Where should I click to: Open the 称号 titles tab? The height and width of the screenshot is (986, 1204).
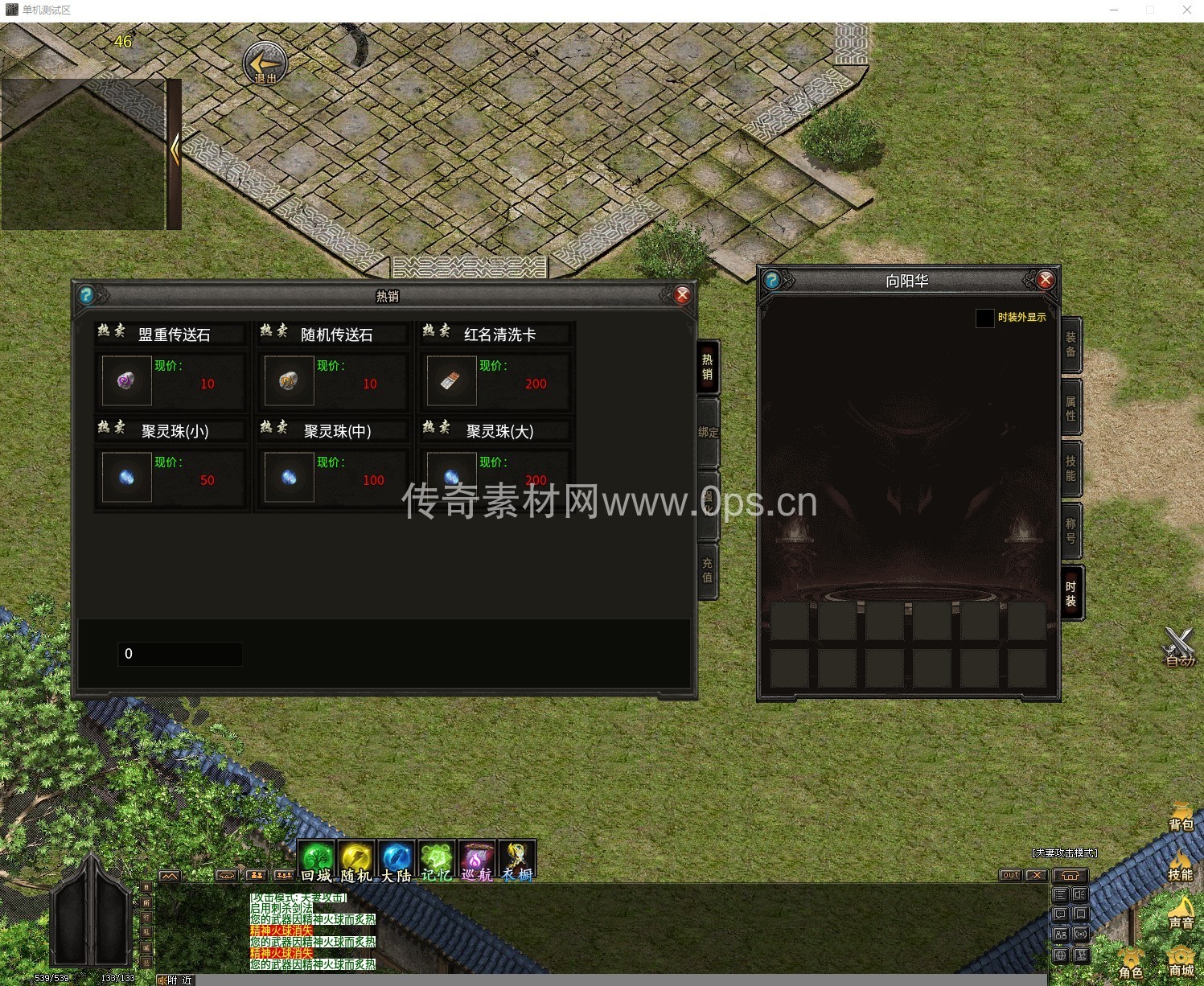tap(1070, 530)
